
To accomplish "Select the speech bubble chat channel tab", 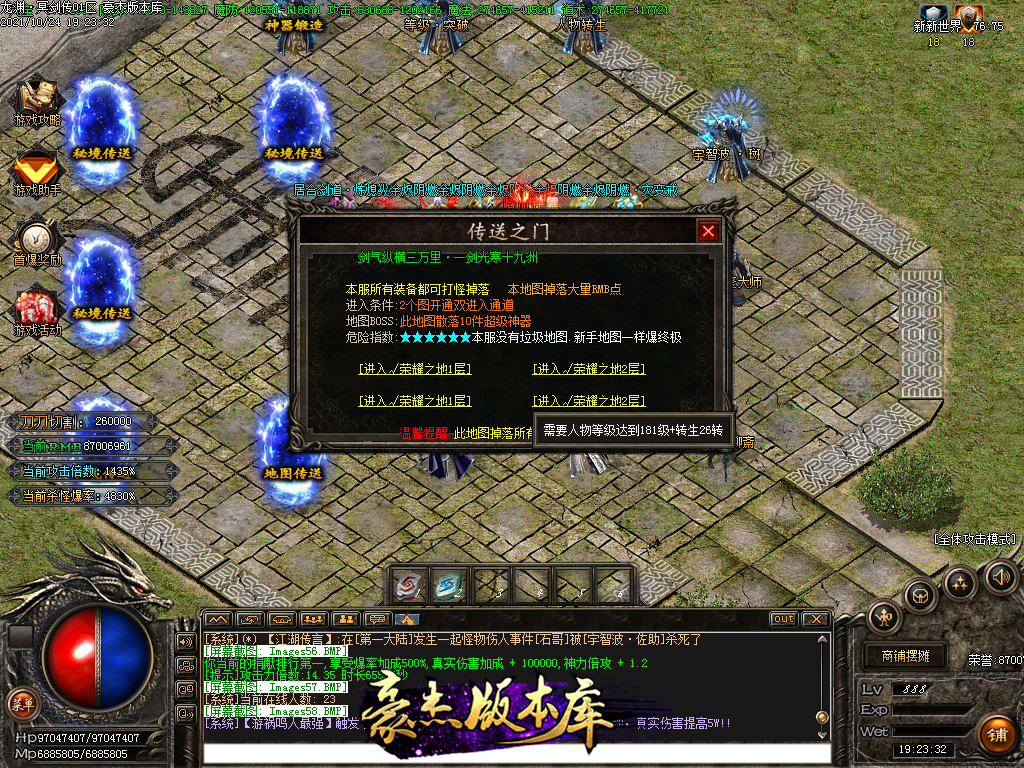I will (377, 619).
